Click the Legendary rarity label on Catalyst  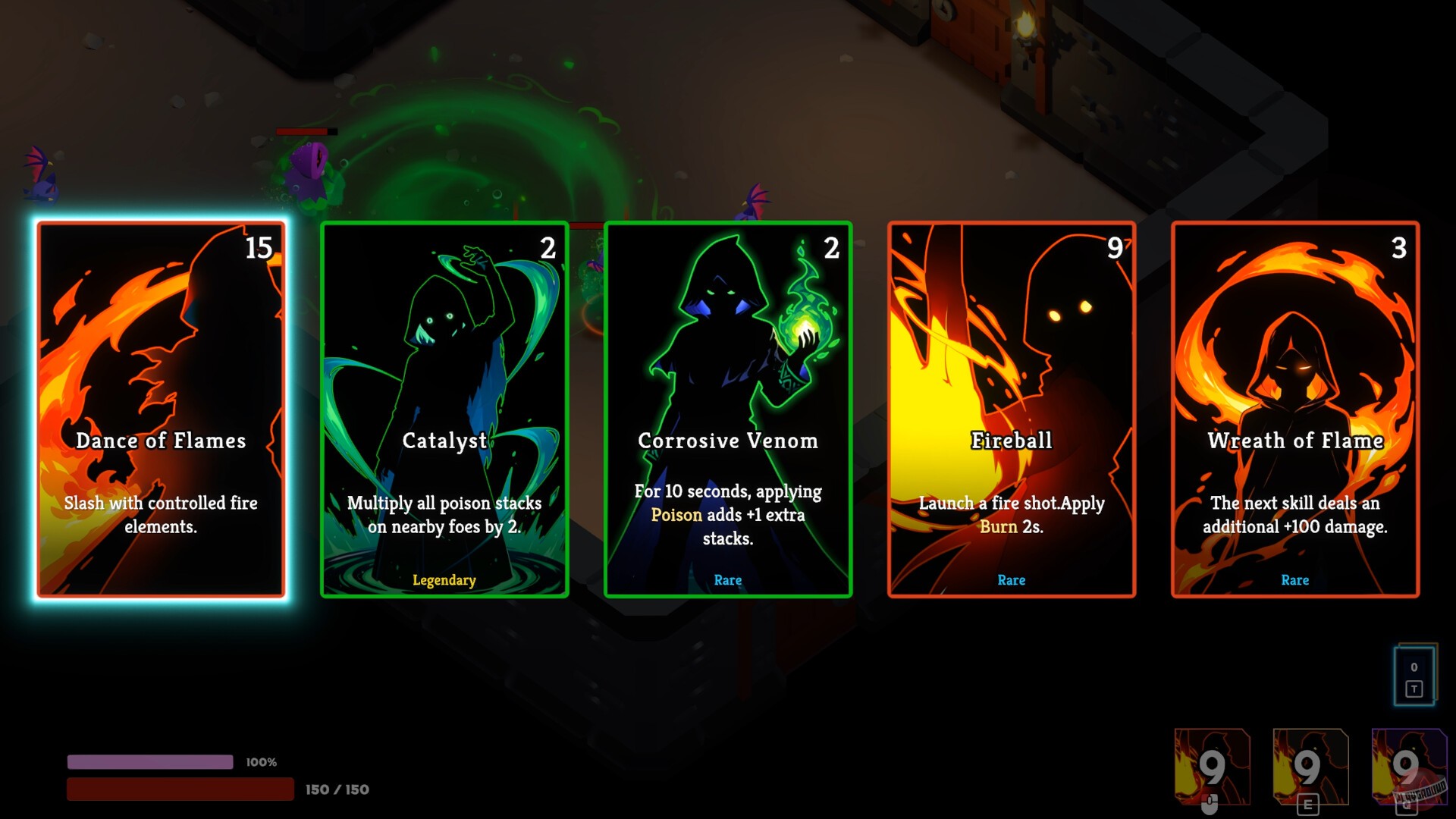tap(444, 580)
